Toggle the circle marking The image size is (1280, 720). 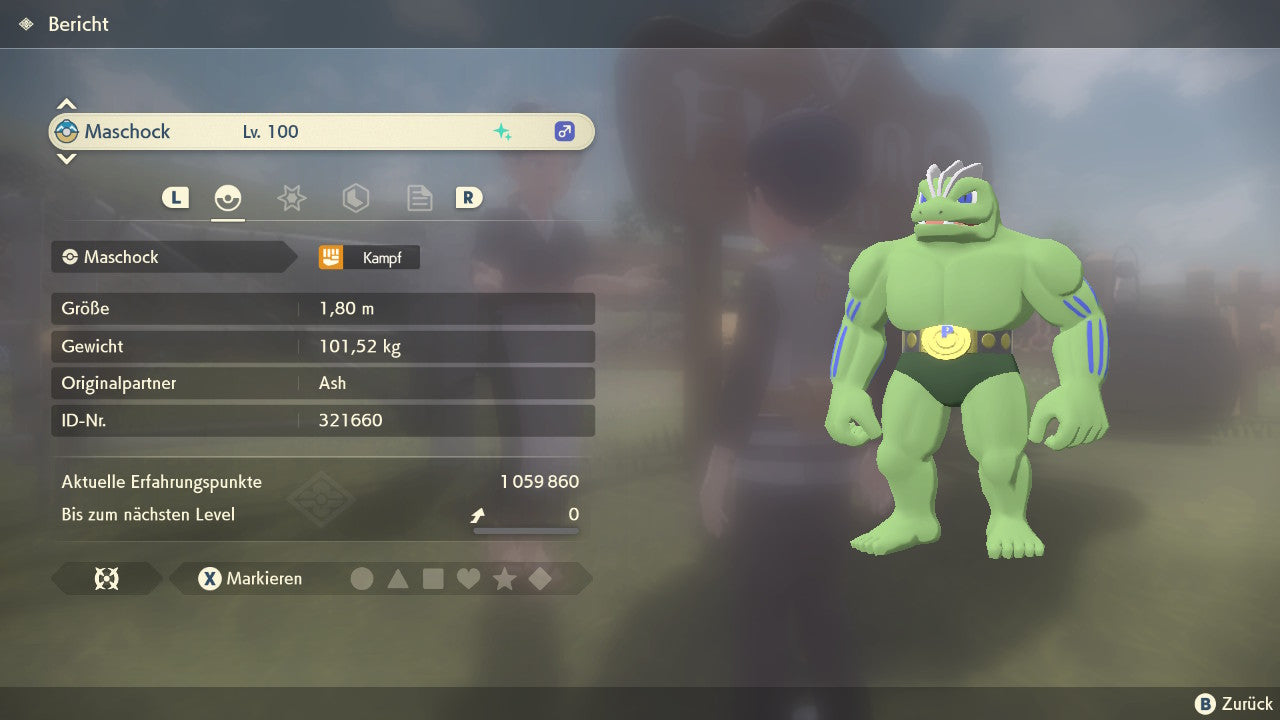pyautogui.click(x=362, y=579)
